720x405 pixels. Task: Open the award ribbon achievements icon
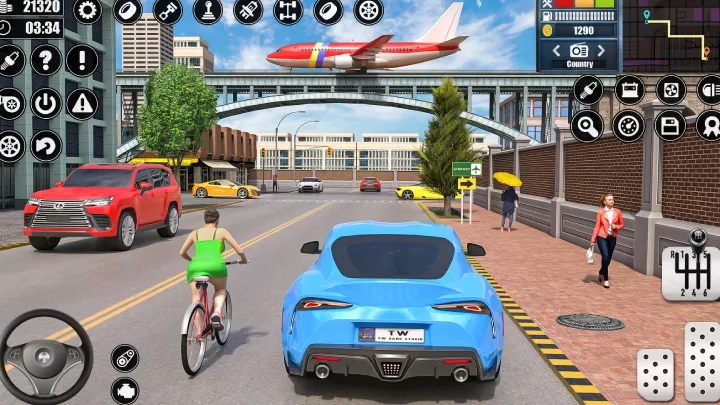pos(709,125)
